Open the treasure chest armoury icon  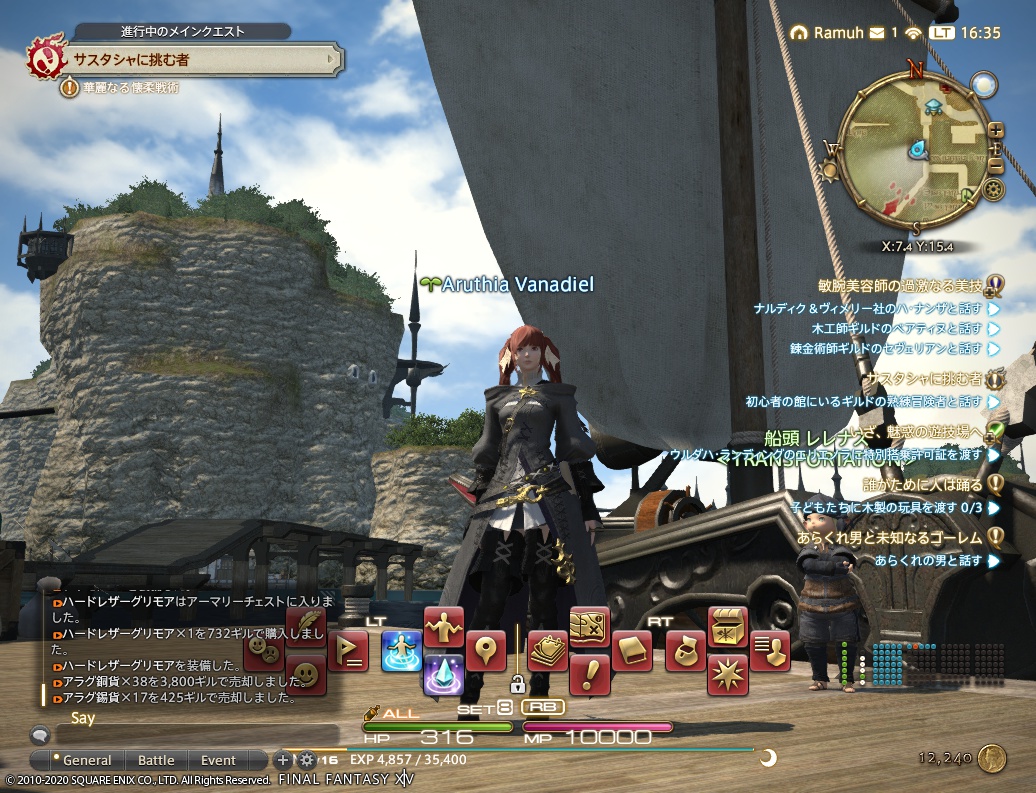(728, 627)
